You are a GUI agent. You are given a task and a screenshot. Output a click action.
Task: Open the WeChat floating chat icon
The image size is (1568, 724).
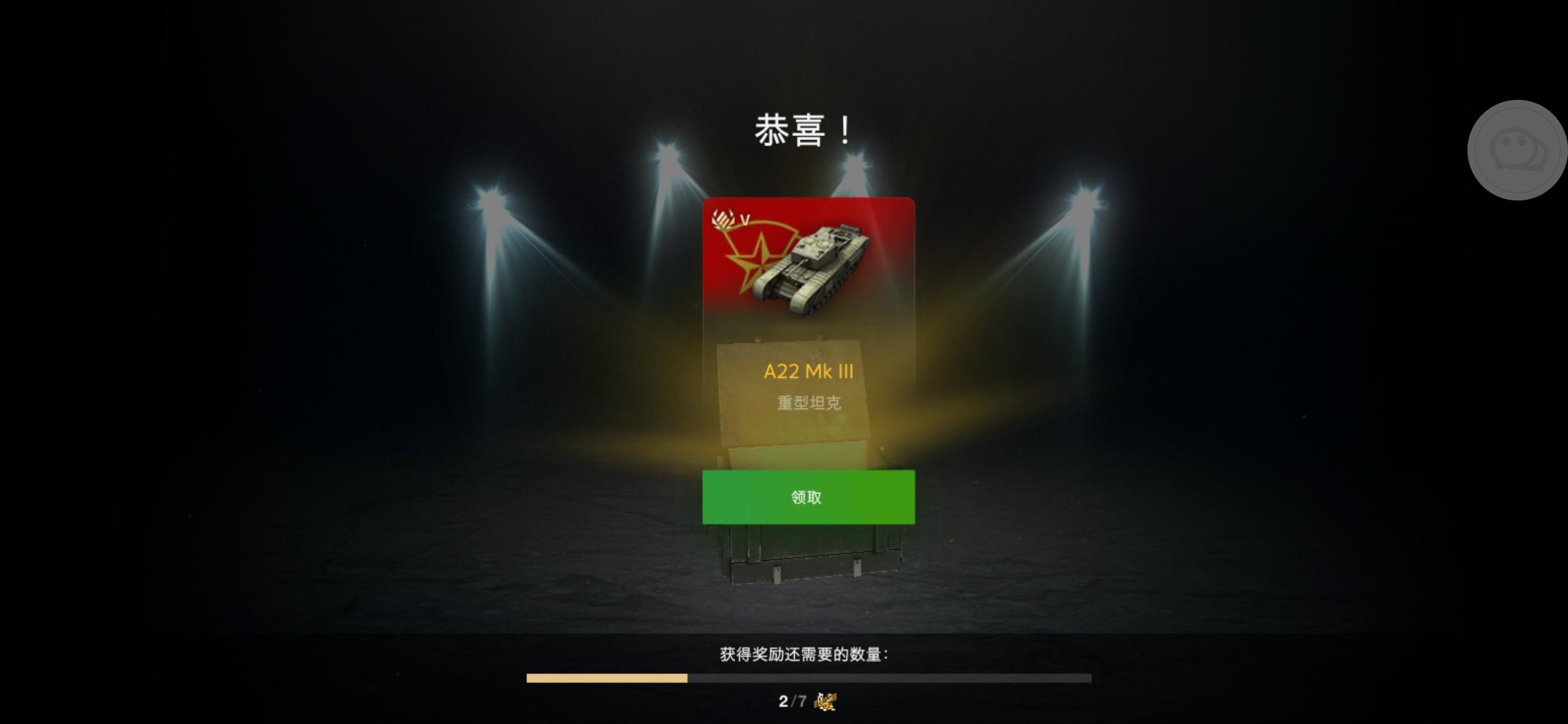(x=1518, y=151)
